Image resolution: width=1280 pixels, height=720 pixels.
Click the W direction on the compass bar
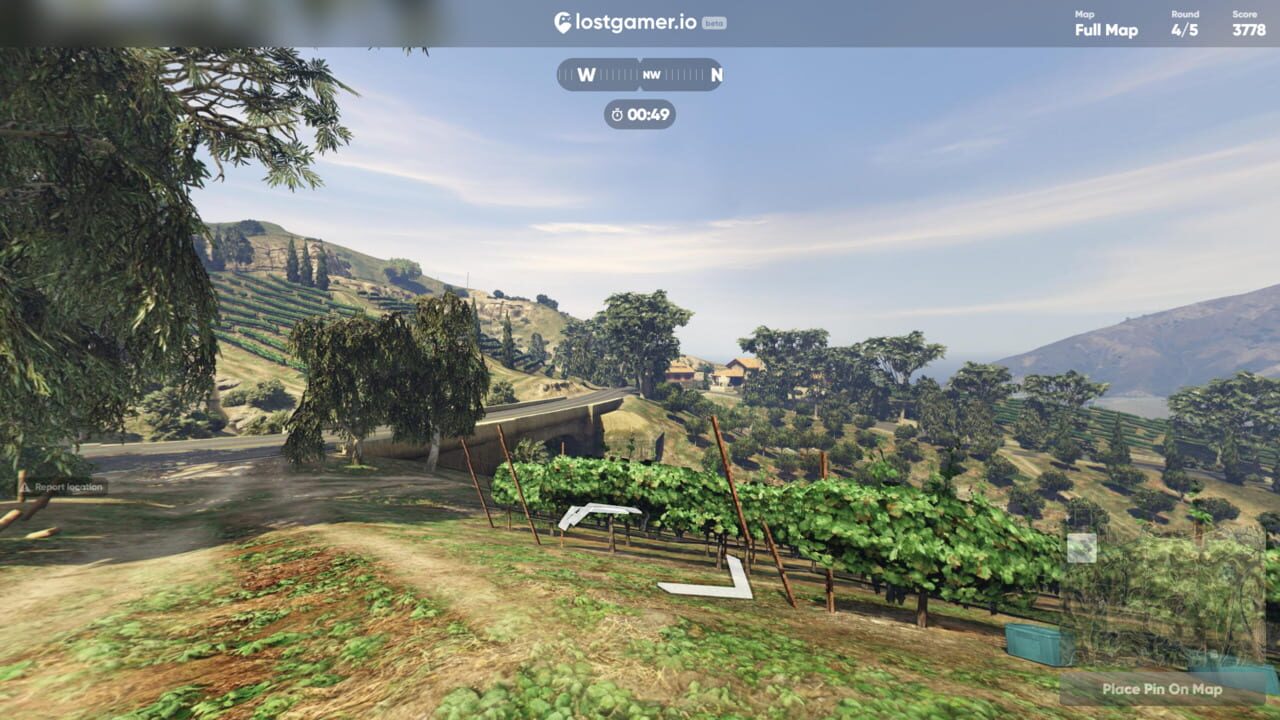point(586,74)
